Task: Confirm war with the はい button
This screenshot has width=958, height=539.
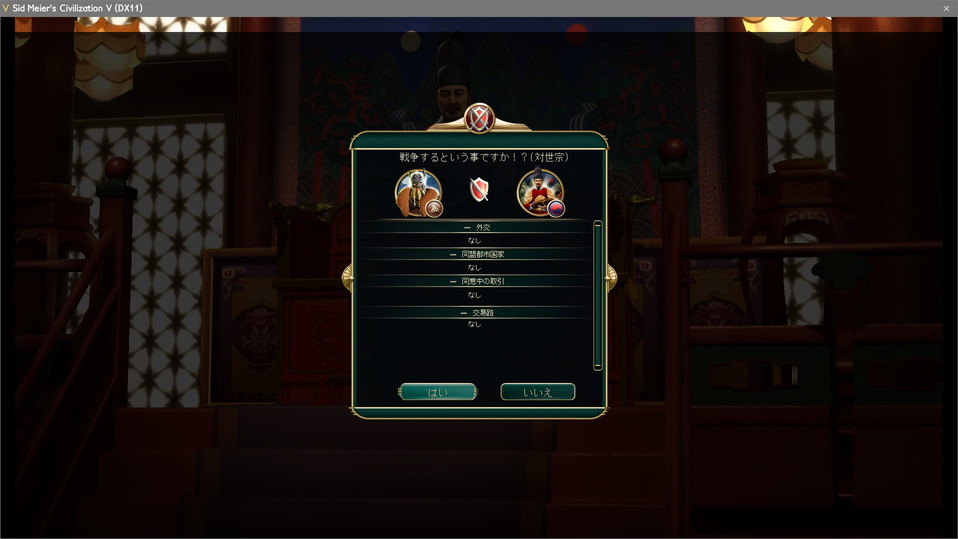Action: point(437,392)
